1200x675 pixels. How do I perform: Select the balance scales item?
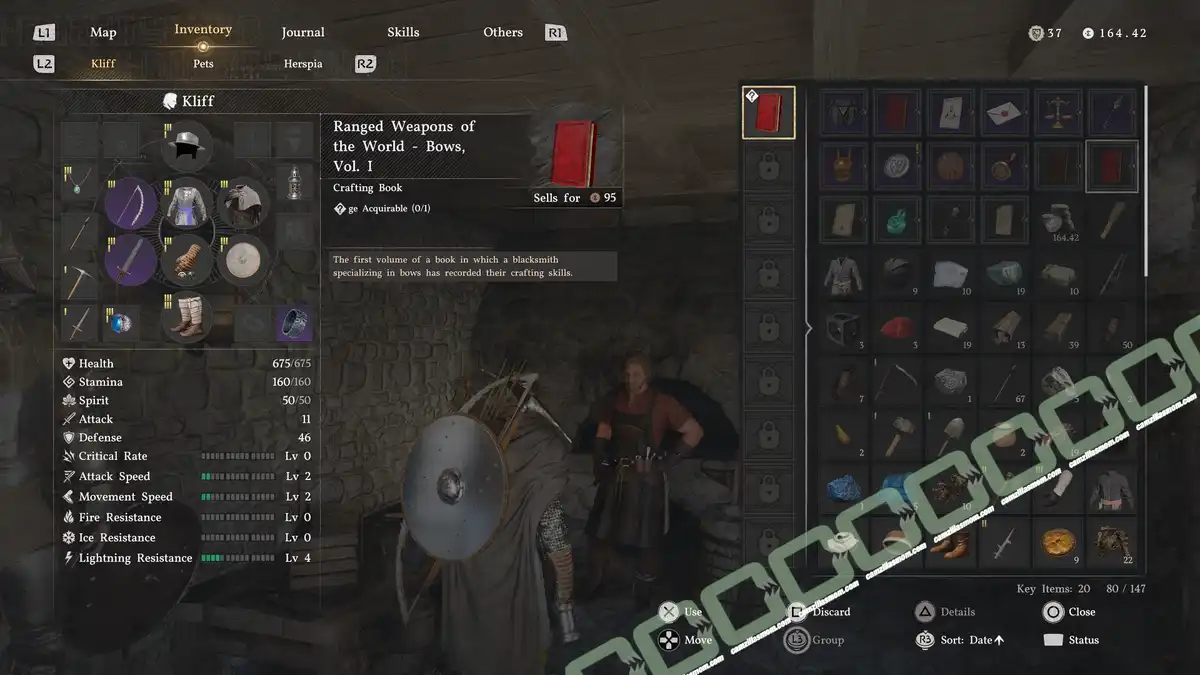(x=1059, y=113)
